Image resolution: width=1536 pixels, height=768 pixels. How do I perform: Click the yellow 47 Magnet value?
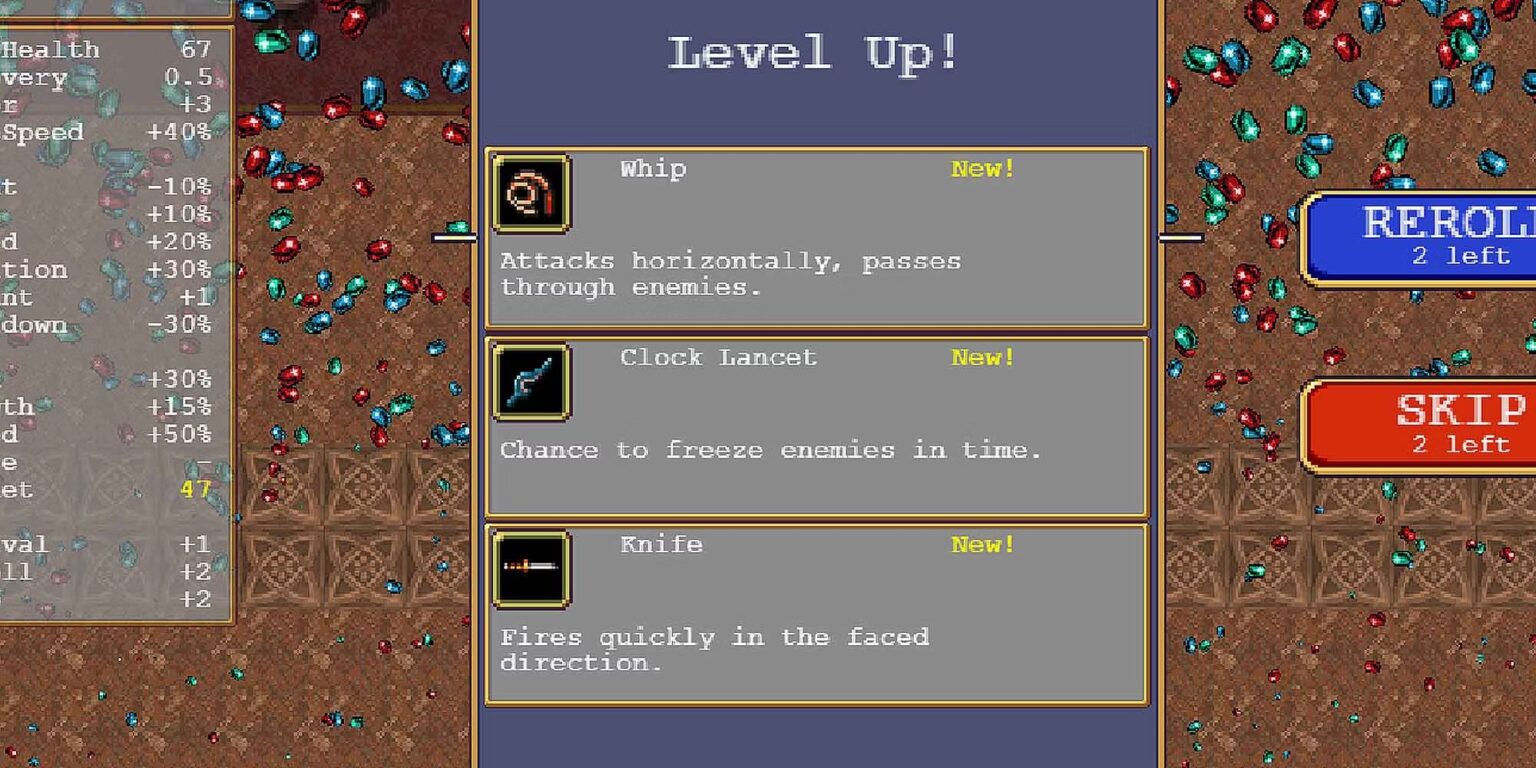point(197,490)
